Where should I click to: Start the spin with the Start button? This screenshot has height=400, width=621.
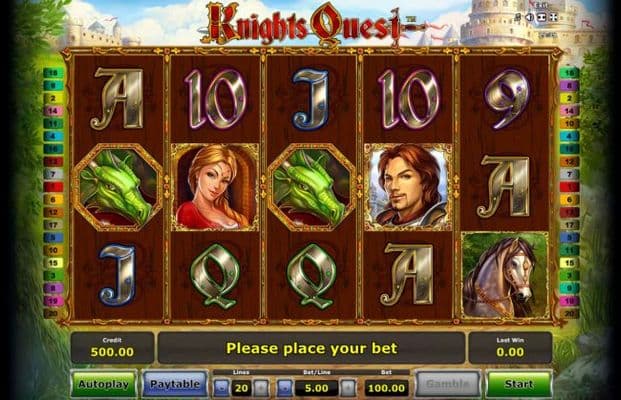click(x=518, y=384)
